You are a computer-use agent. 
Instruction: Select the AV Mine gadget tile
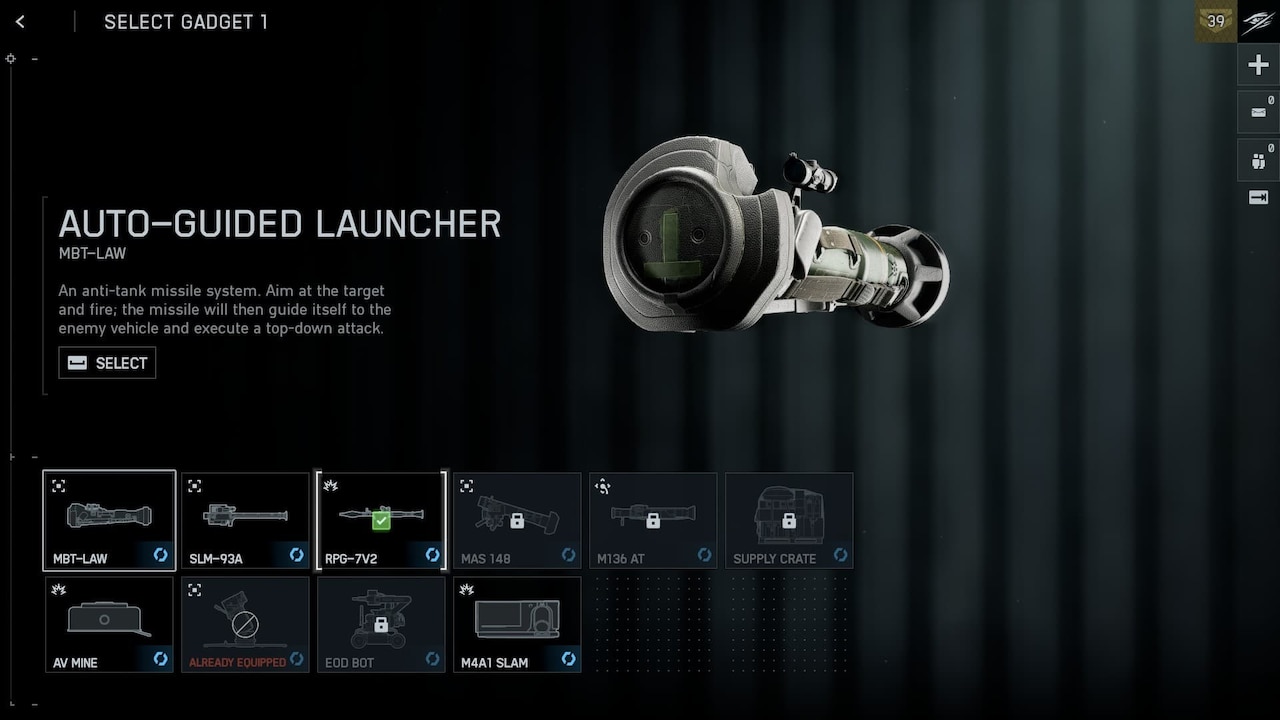click(x=109, y=624)
